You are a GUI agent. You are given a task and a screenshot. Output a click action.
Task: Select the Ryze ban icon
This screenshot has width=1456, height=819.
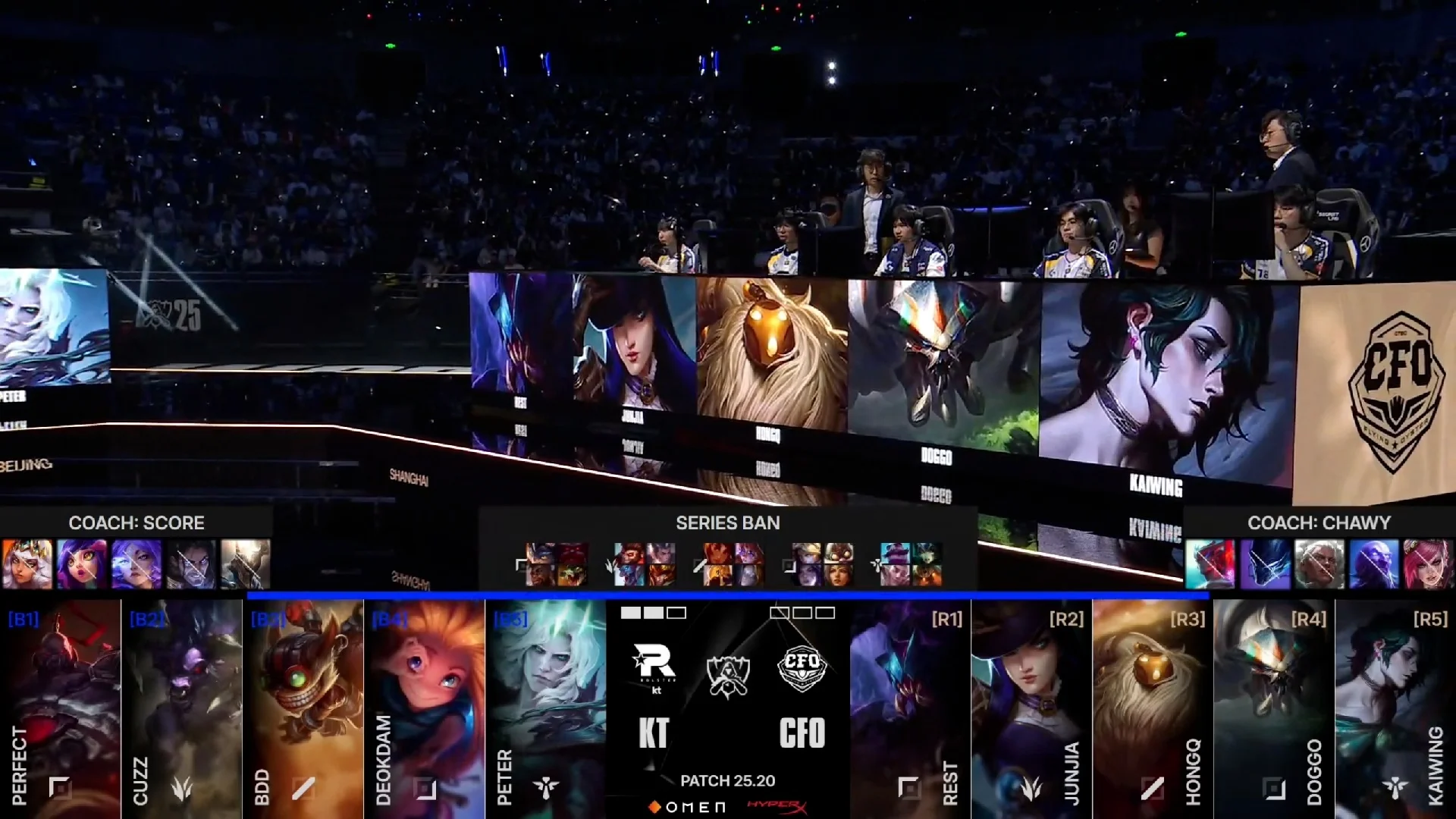point(1373,564)
